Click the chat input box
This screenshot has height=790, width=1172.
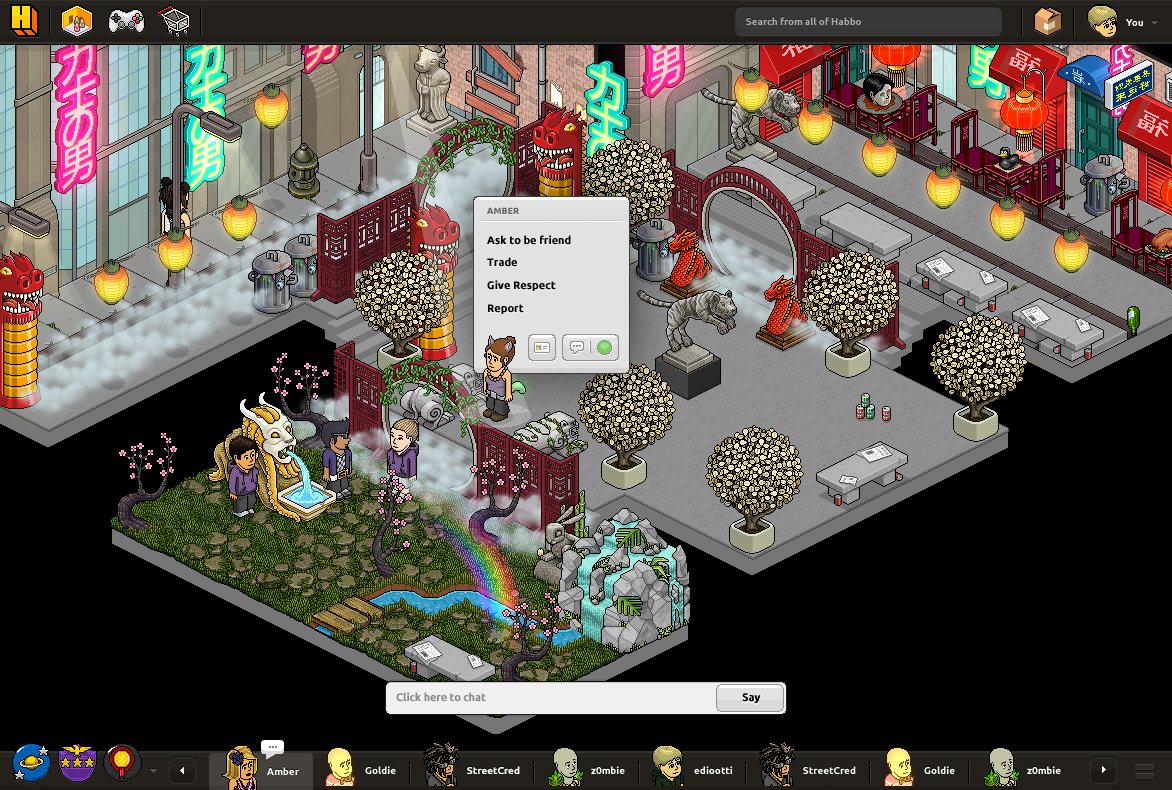(x=551, y=697)
